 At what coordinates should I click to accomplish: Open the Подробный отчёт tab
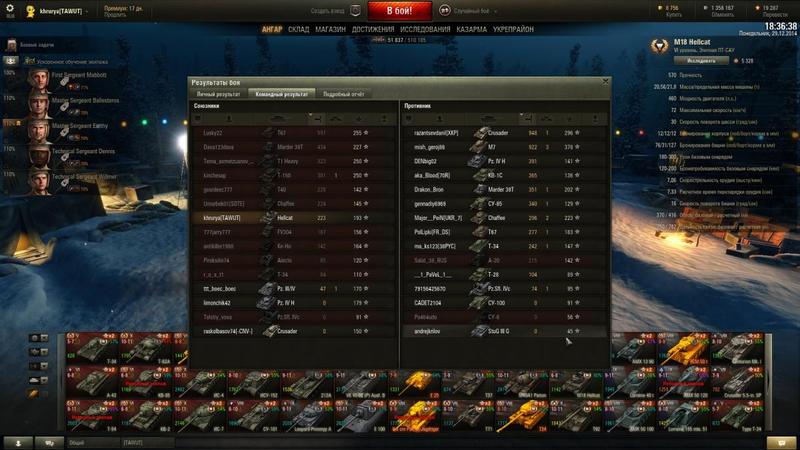tap(343, 94)
